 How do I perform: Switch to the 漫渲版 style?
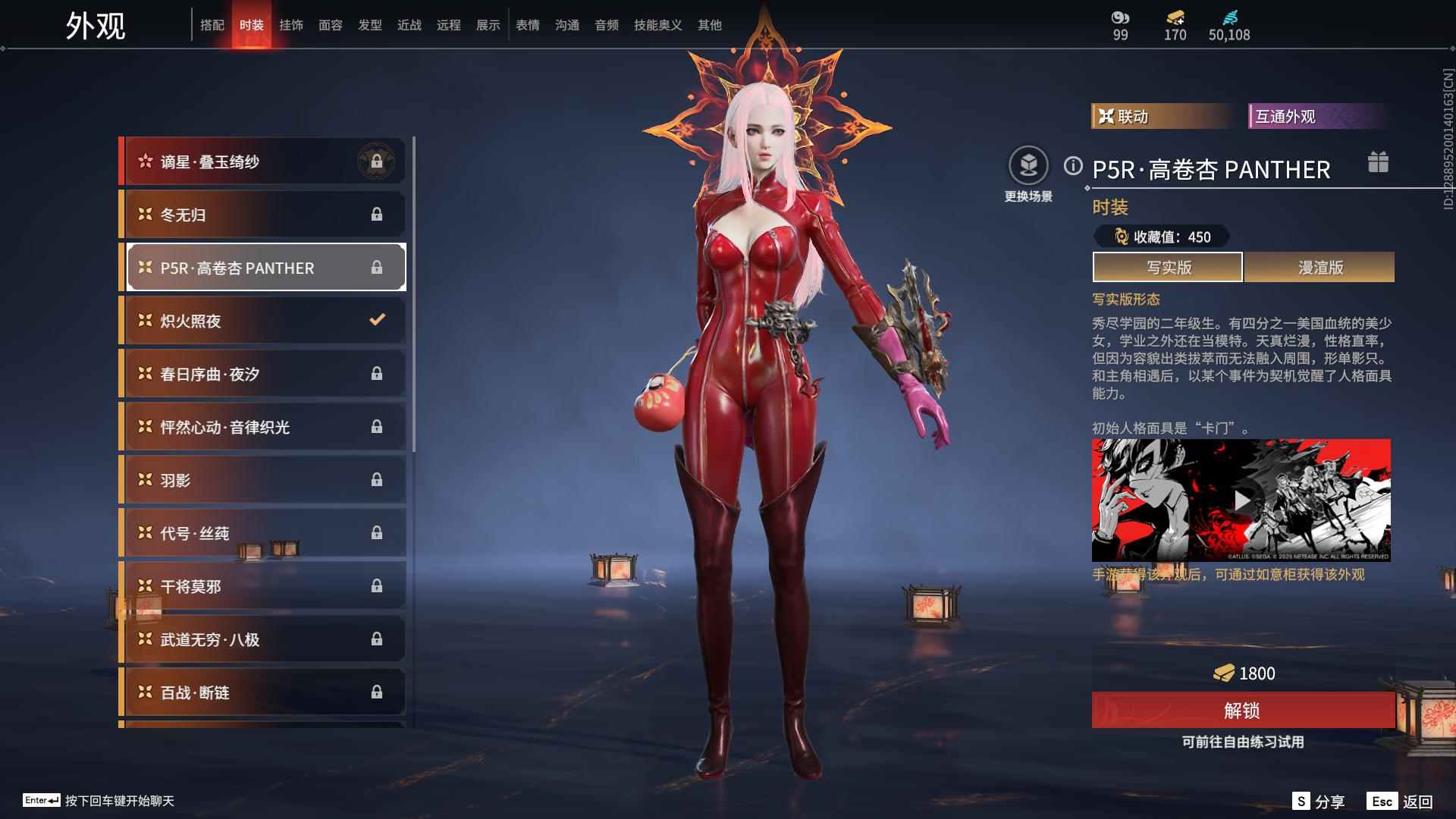pos(1319,268)
